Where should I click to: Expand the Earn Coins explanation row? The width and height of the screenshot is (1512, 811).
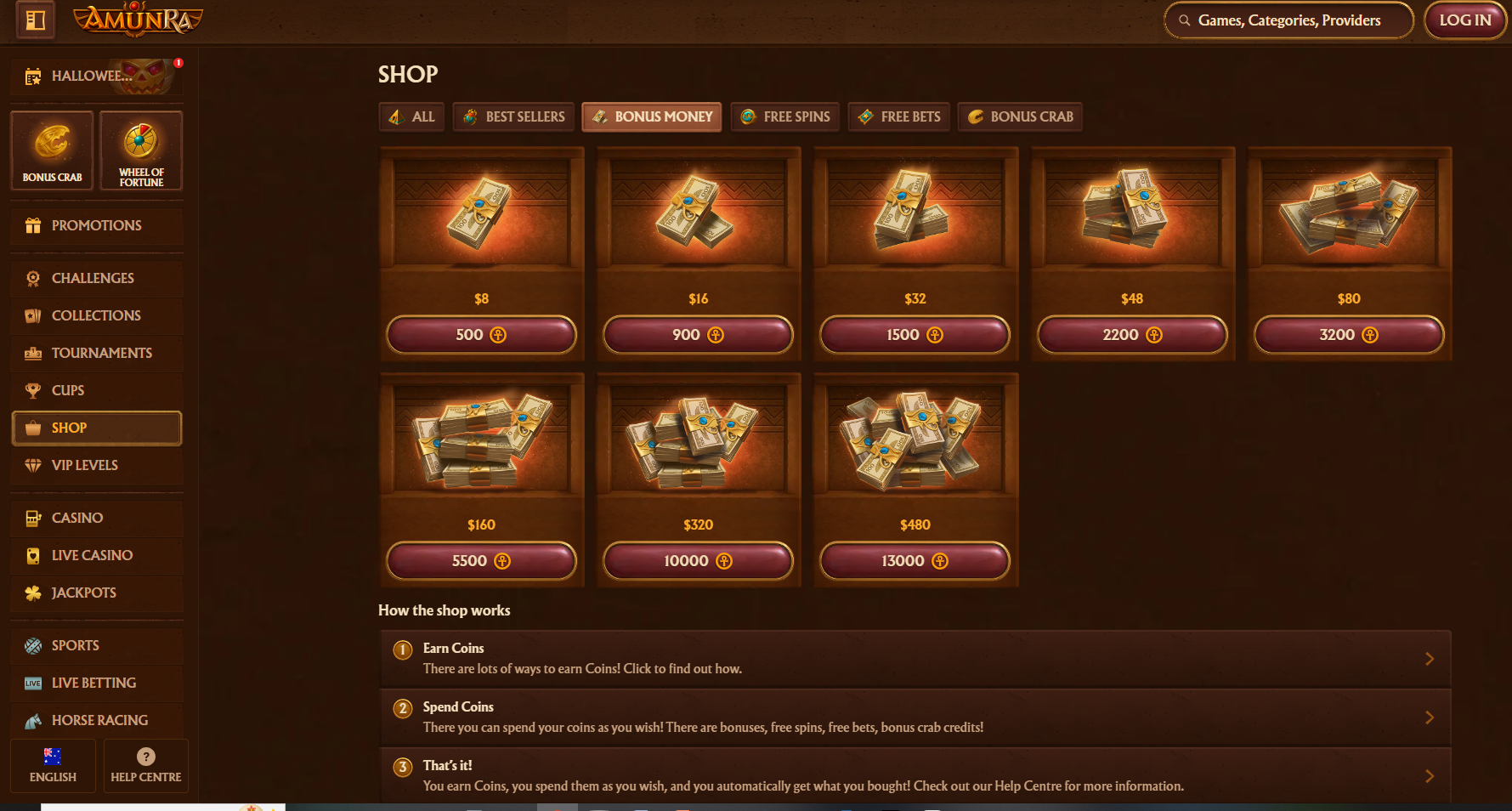(915, 659)
